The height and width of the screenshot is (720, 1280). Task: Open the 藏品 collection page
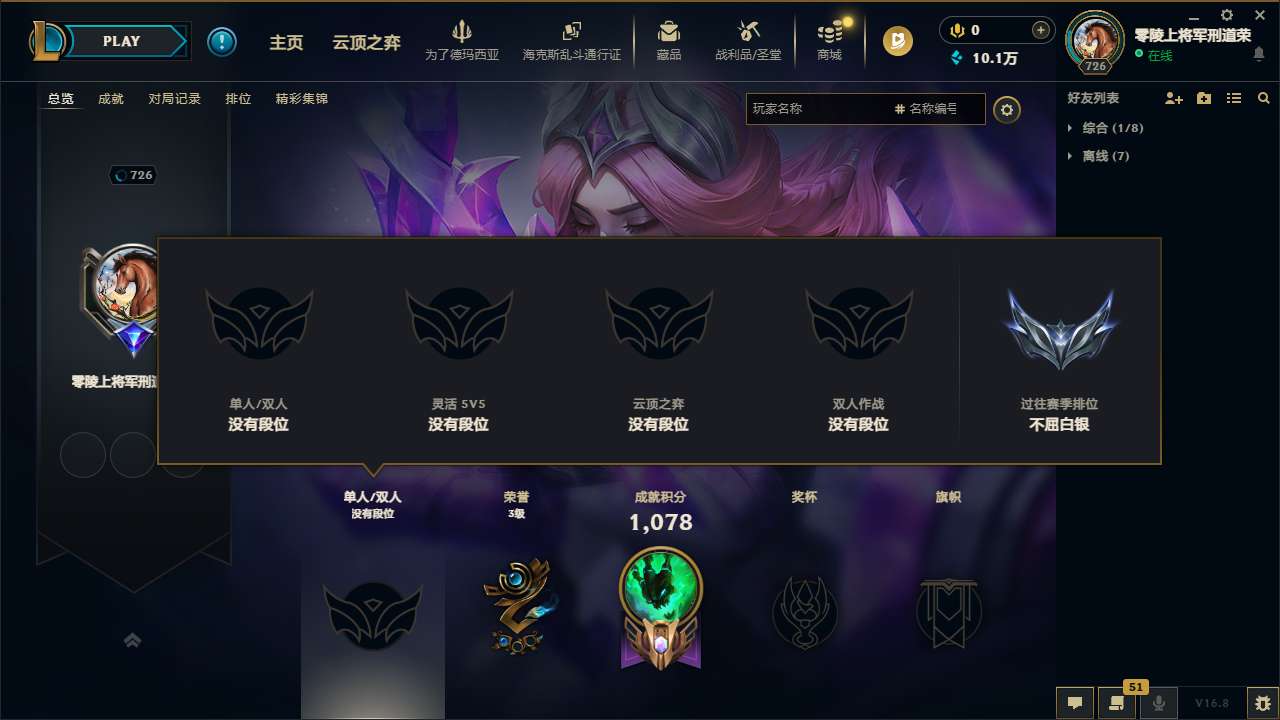click(x=668, y=40)
